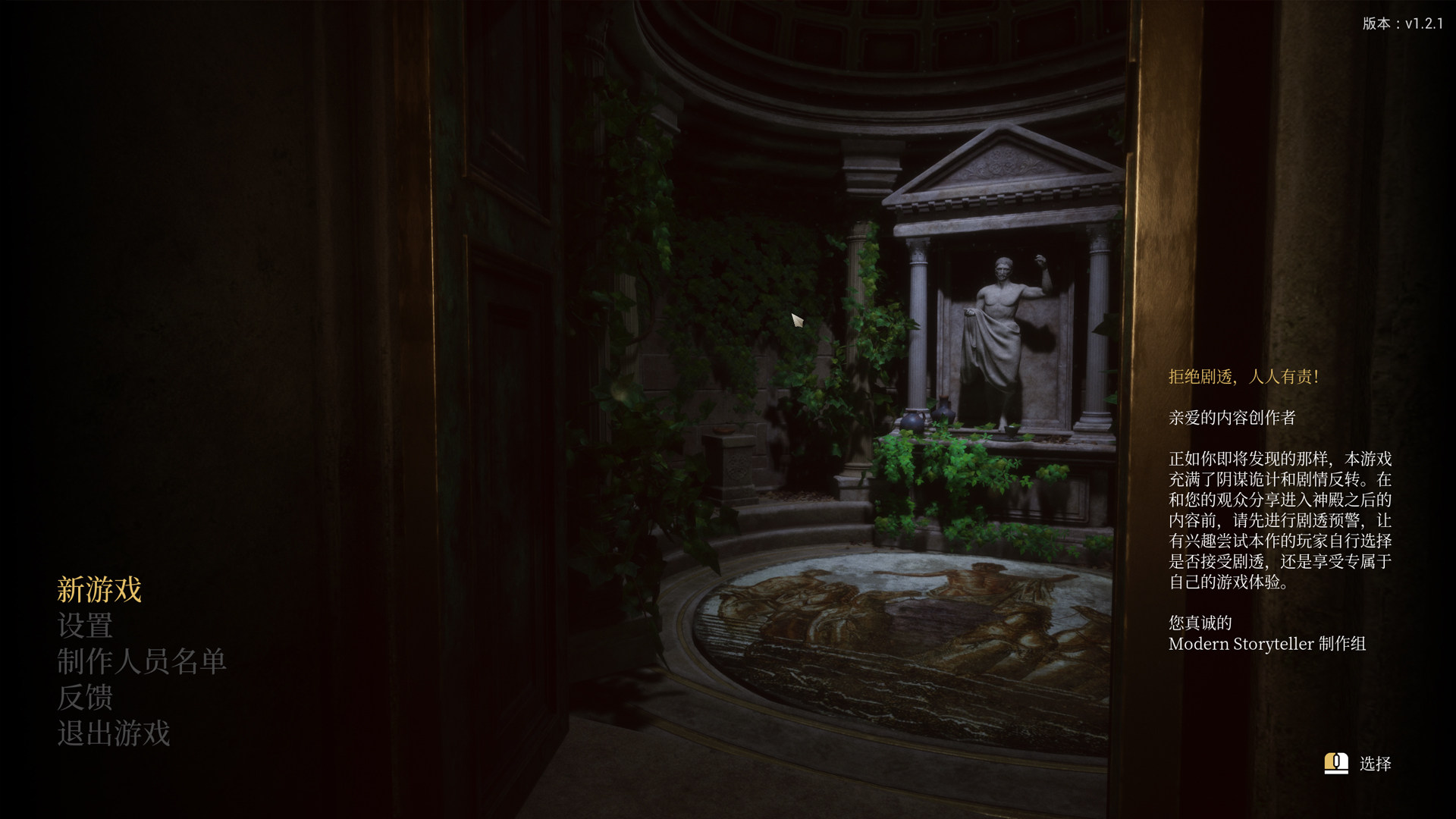Open the 反馈 feedback option
The image size is (1456, 819).
point(85,697)
